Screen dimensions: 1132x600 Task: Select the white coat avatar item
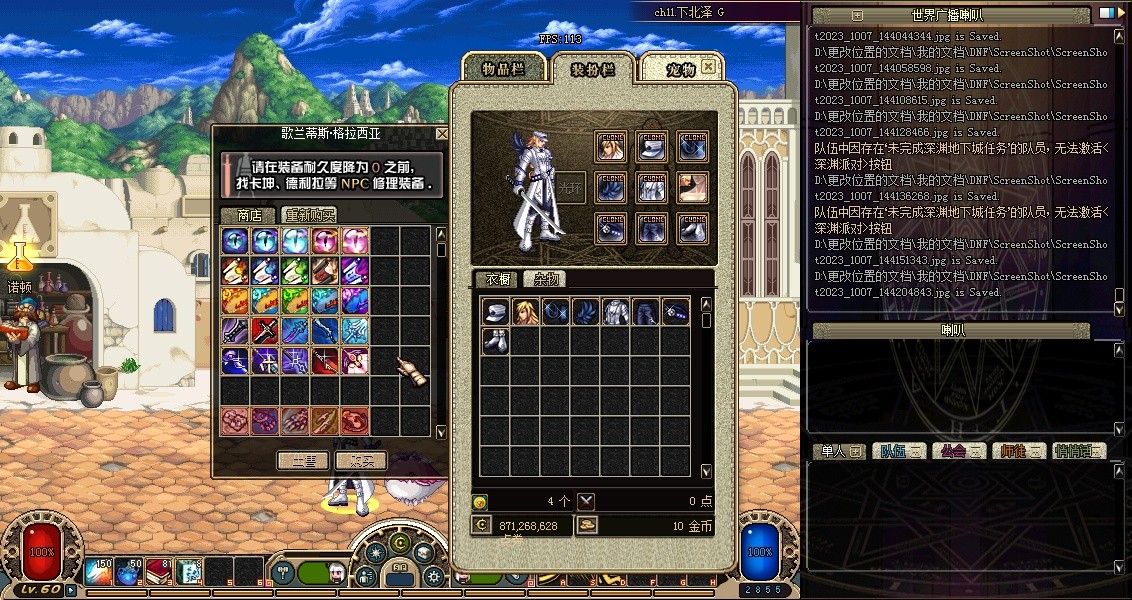(x=615, y=311)
